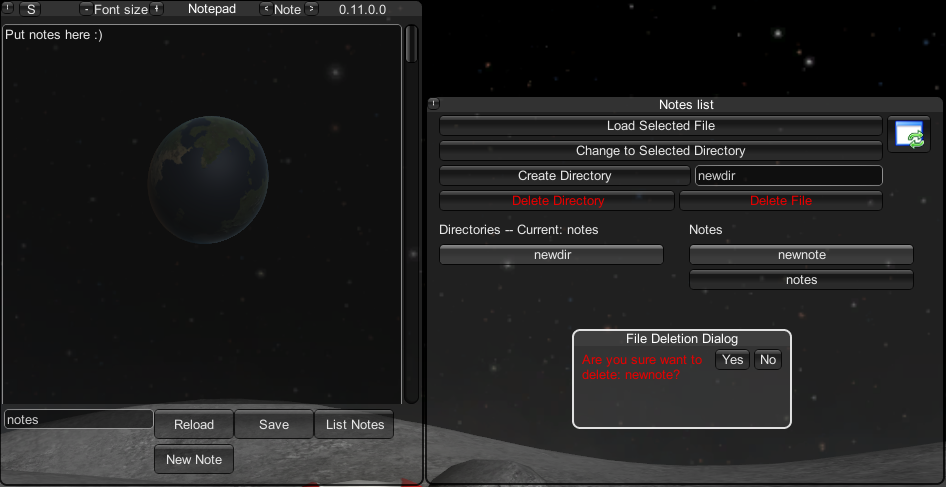The width and height of the screenshot is (946, 487).
Task: Save the current note
Action: point(274,424)
